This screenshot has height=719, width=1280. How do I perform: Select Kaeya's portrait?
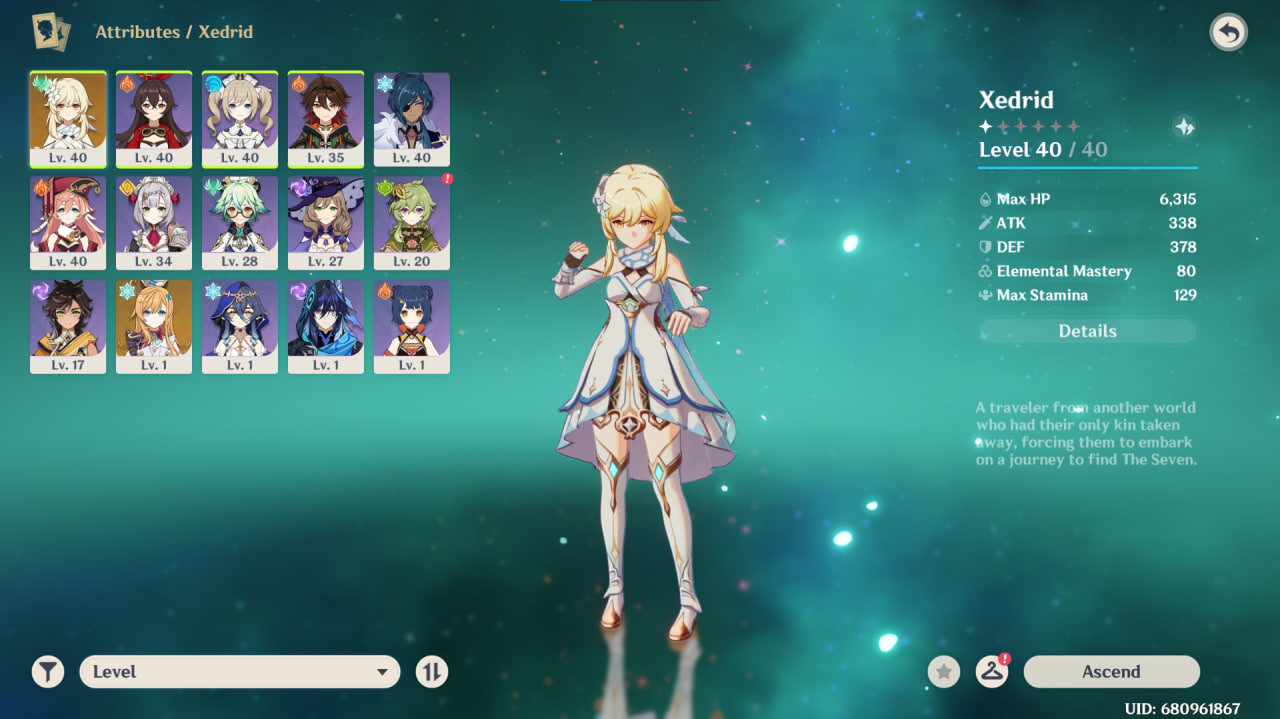click(412, 119)
